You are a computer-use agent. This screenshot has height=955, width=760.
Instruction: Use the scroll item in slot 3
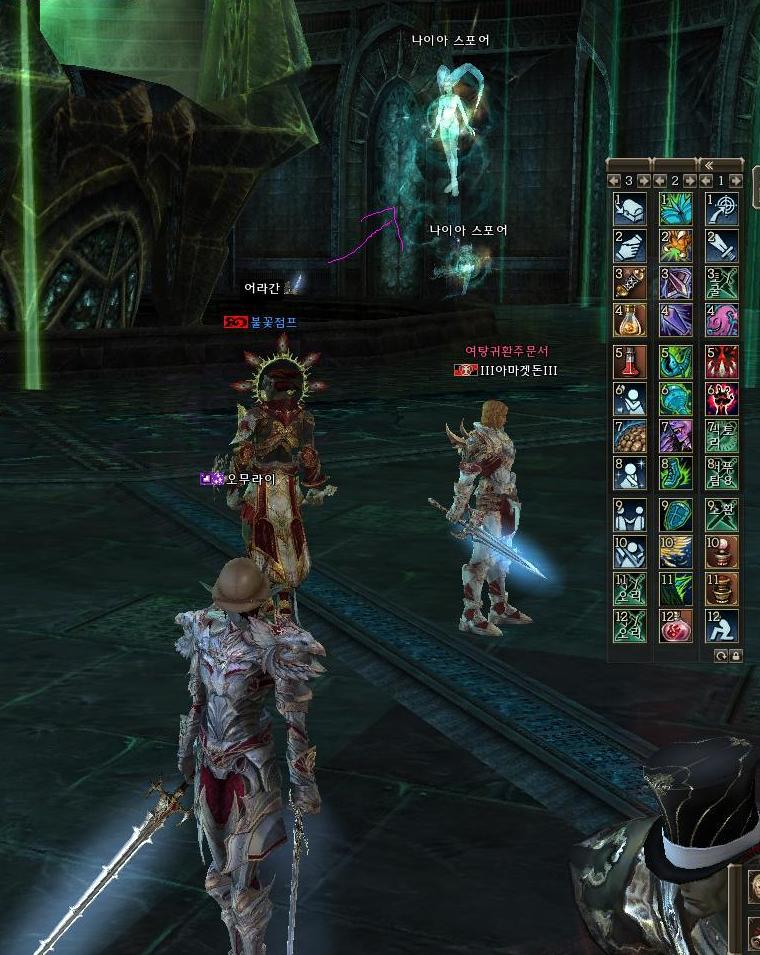click(630, 283)
